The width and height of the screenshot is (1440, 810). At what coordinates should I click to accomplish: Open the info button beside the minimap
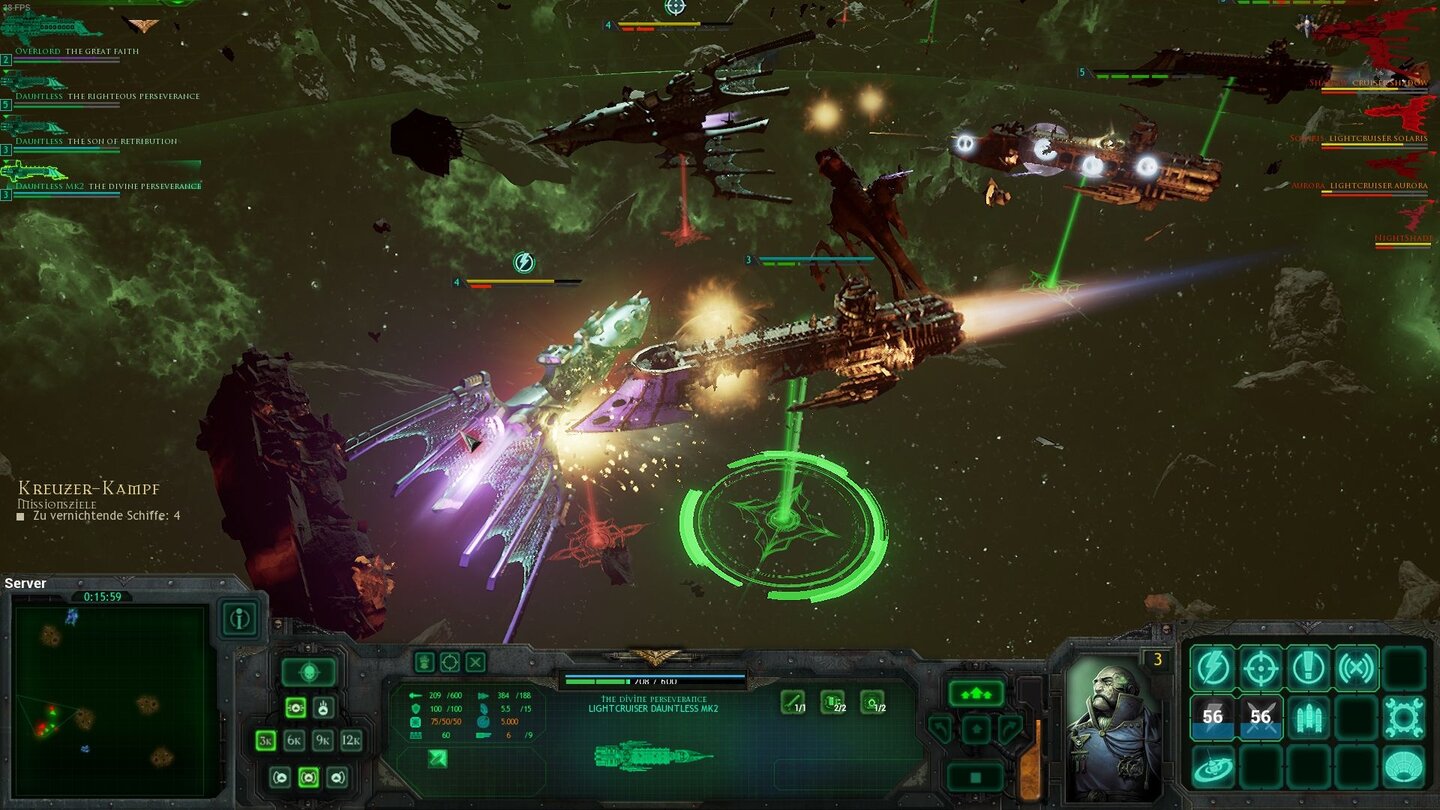click(239, 619)
